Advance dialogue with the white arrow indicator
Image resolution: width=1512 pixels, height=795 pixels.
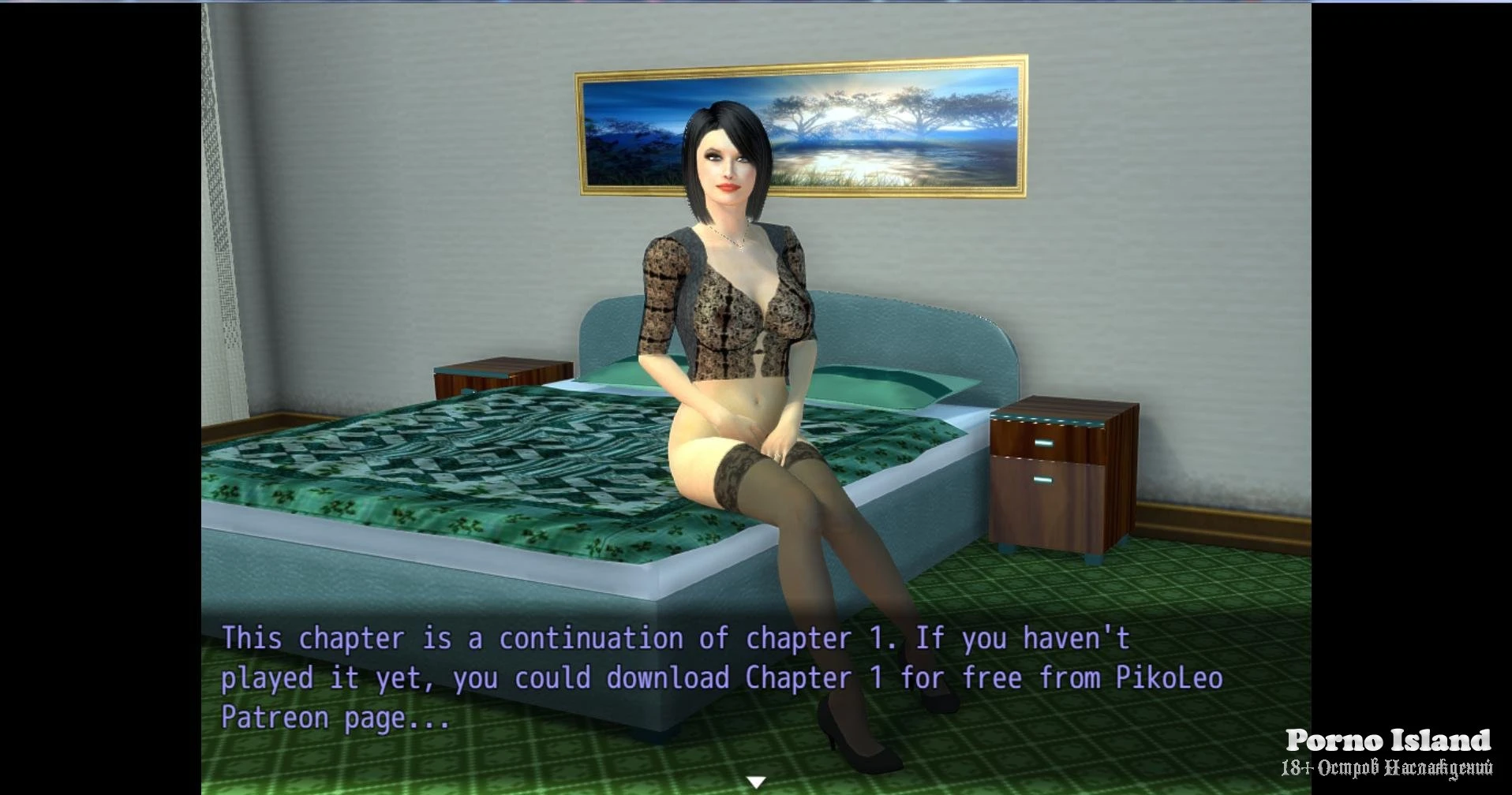coord(756,782)
